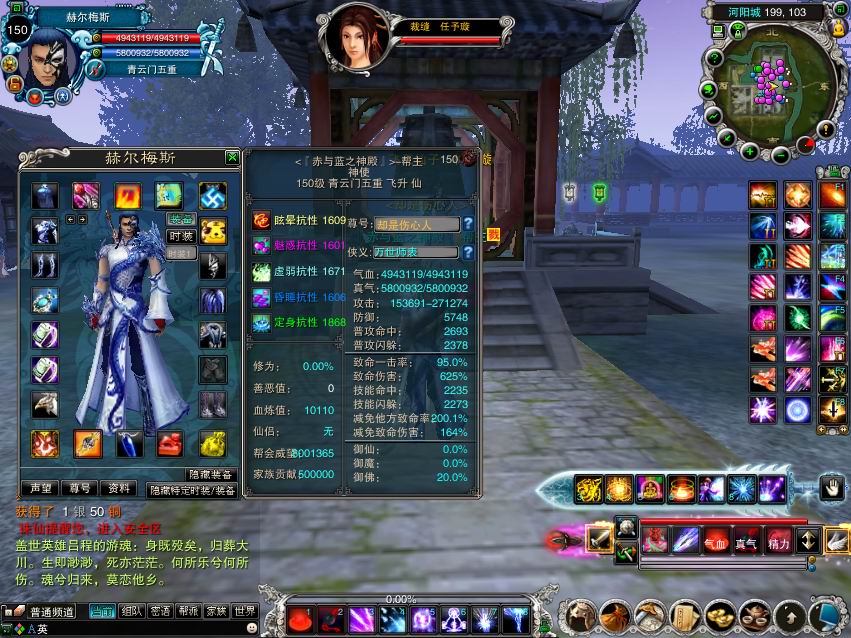Click the gold ingots menu icon
This screenshot has width=851, height=638.
(x=721, y=615)
